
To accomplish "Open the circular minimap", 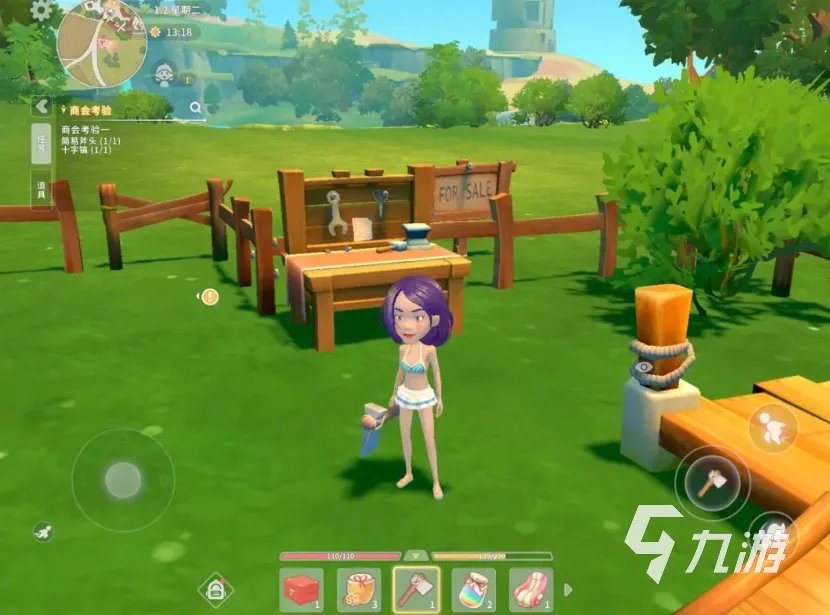I will point(102,42).
